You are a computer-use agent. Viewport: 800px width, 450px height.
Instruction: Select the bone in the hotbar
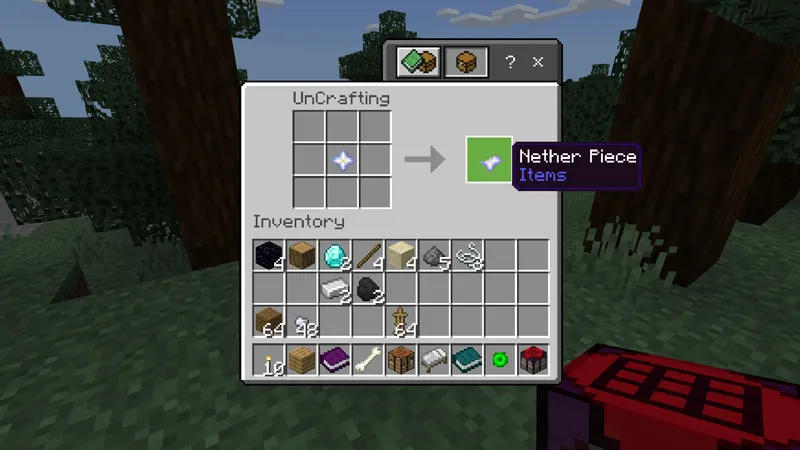368,360
